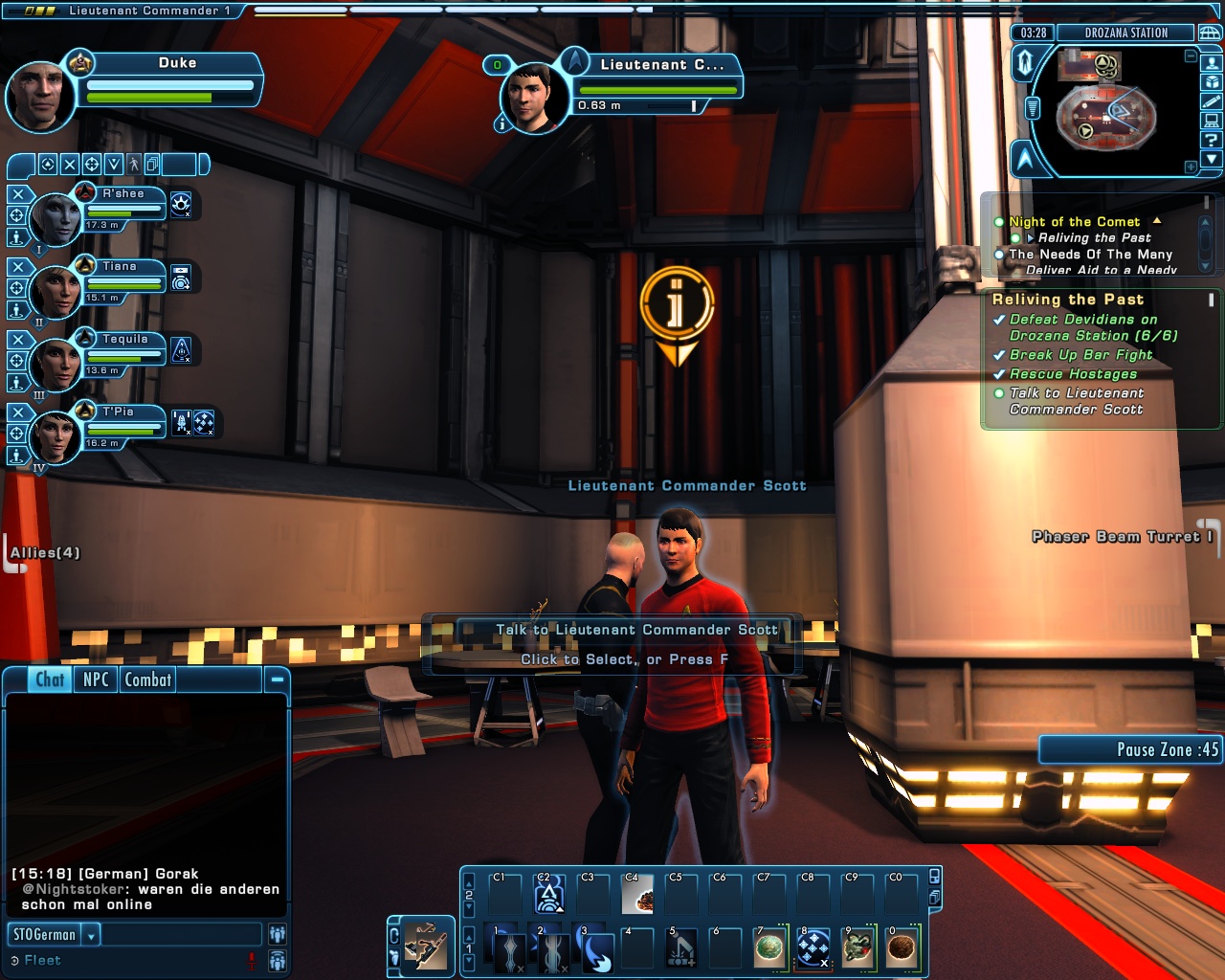Open the galaxy map globe icon
The image size is (1225, 980).
[1210, 33]
